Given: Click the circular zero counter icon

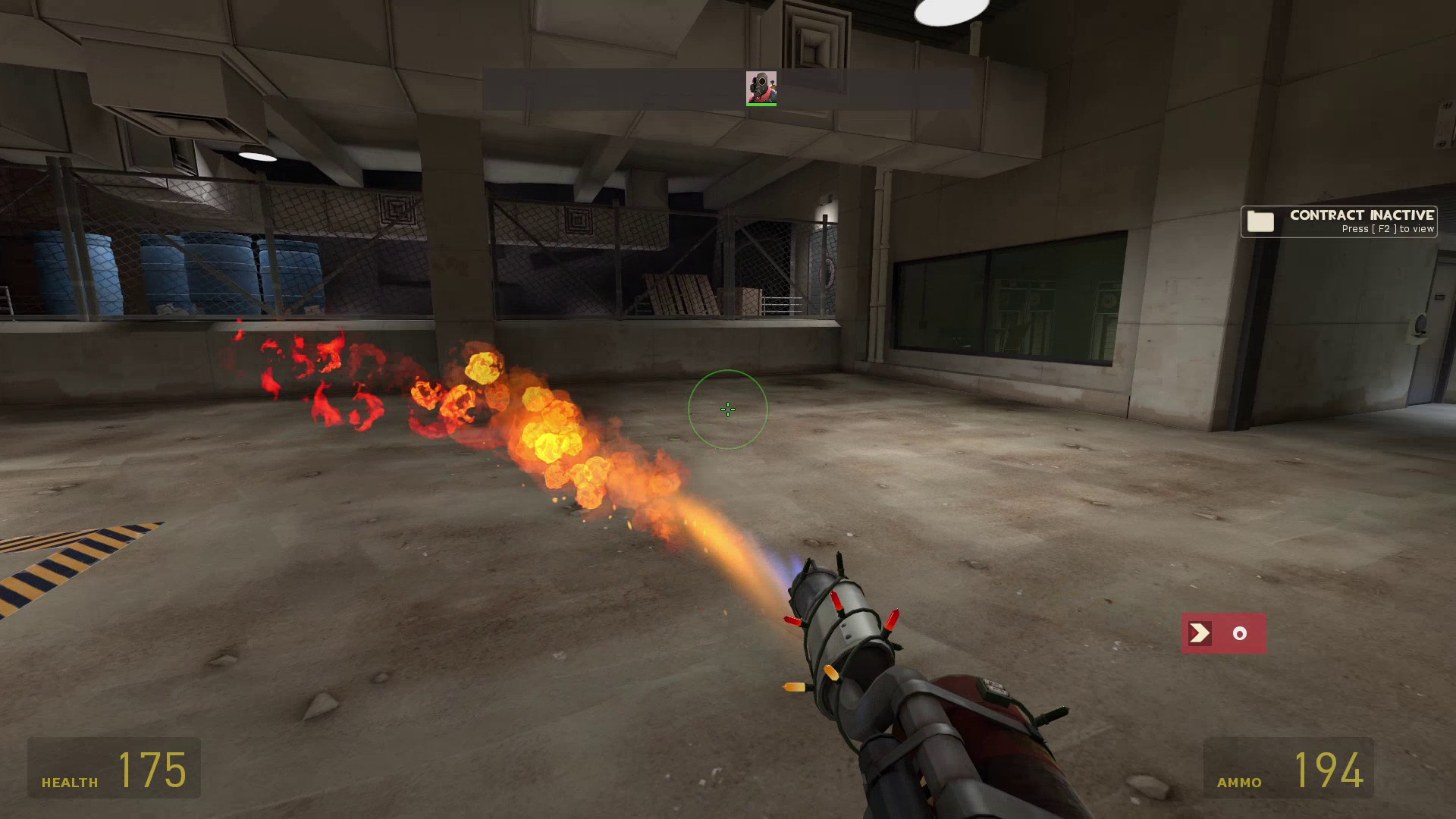Looking at the screenshot, I should (1239, 632).
